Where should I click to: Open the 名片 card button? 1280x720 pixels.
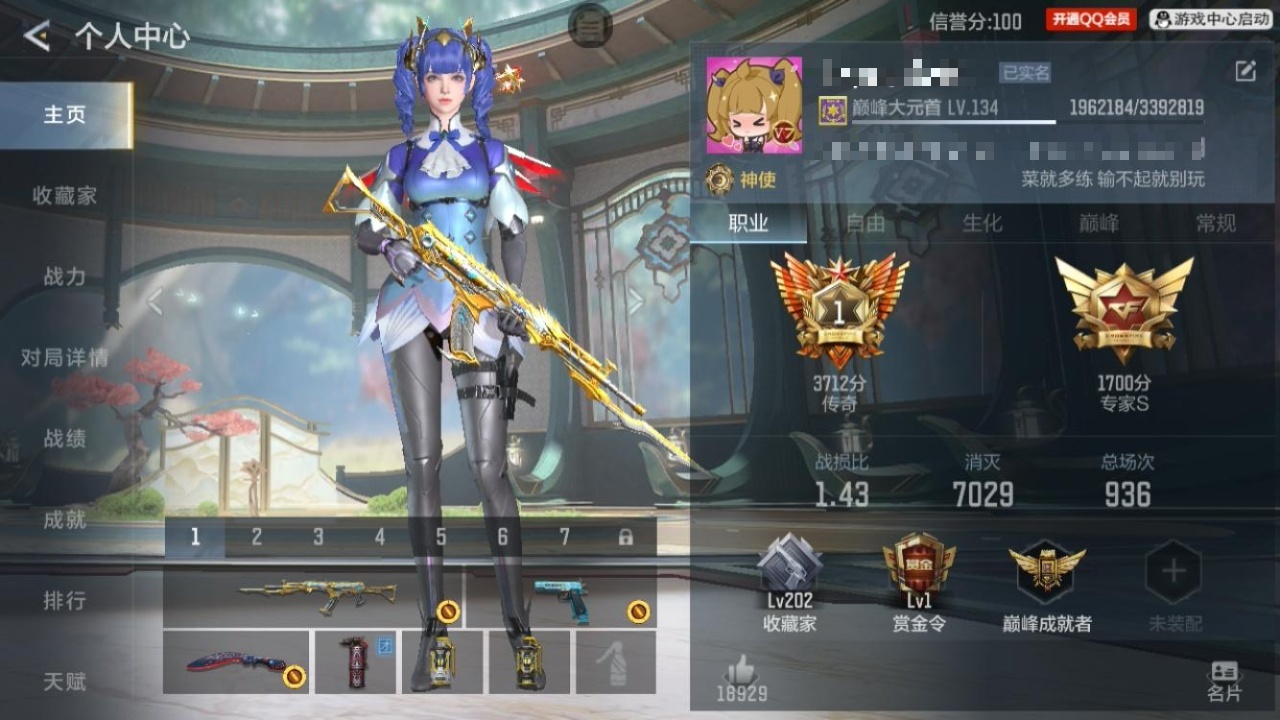point(1224,680)
